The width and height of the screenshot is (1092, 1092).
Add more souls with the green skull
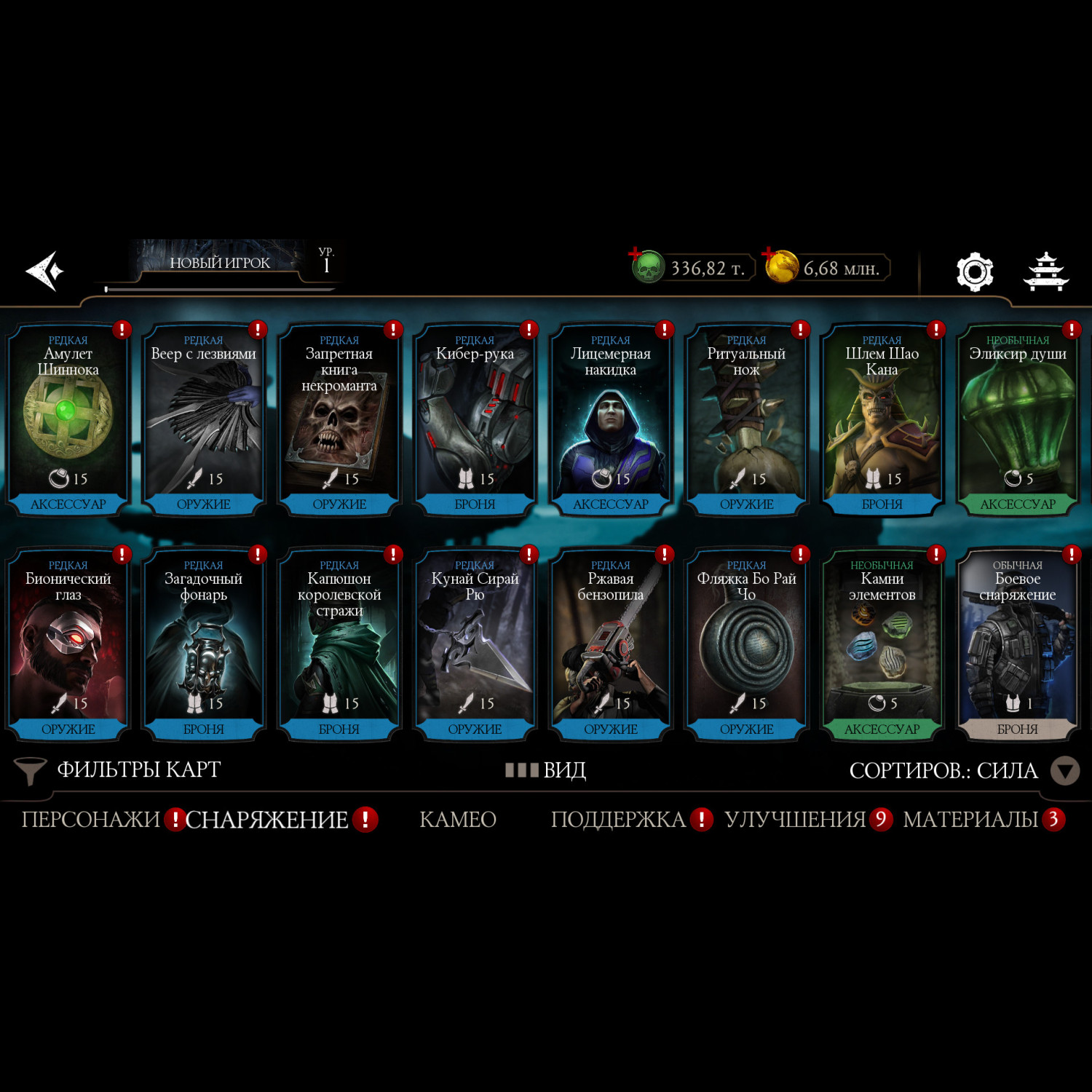[646, 267]
